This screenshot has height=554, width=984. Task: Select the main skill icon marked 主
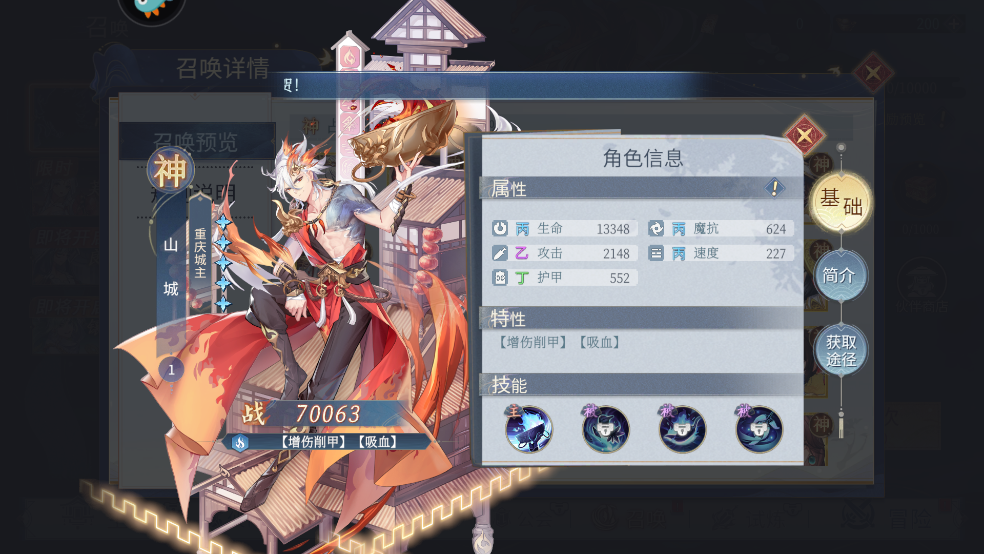(x=529, y=429)
